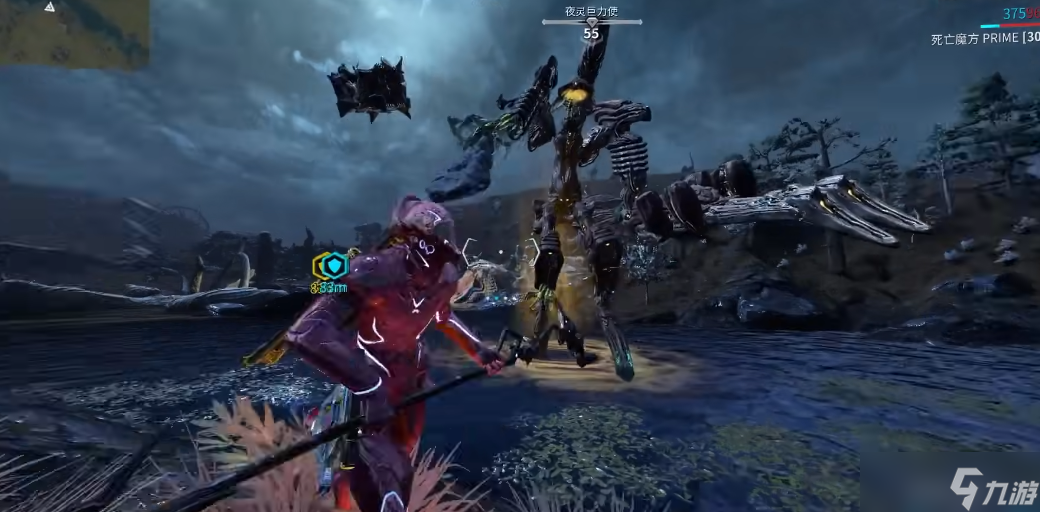Open the minimap in the corner

tap(74, 32)
